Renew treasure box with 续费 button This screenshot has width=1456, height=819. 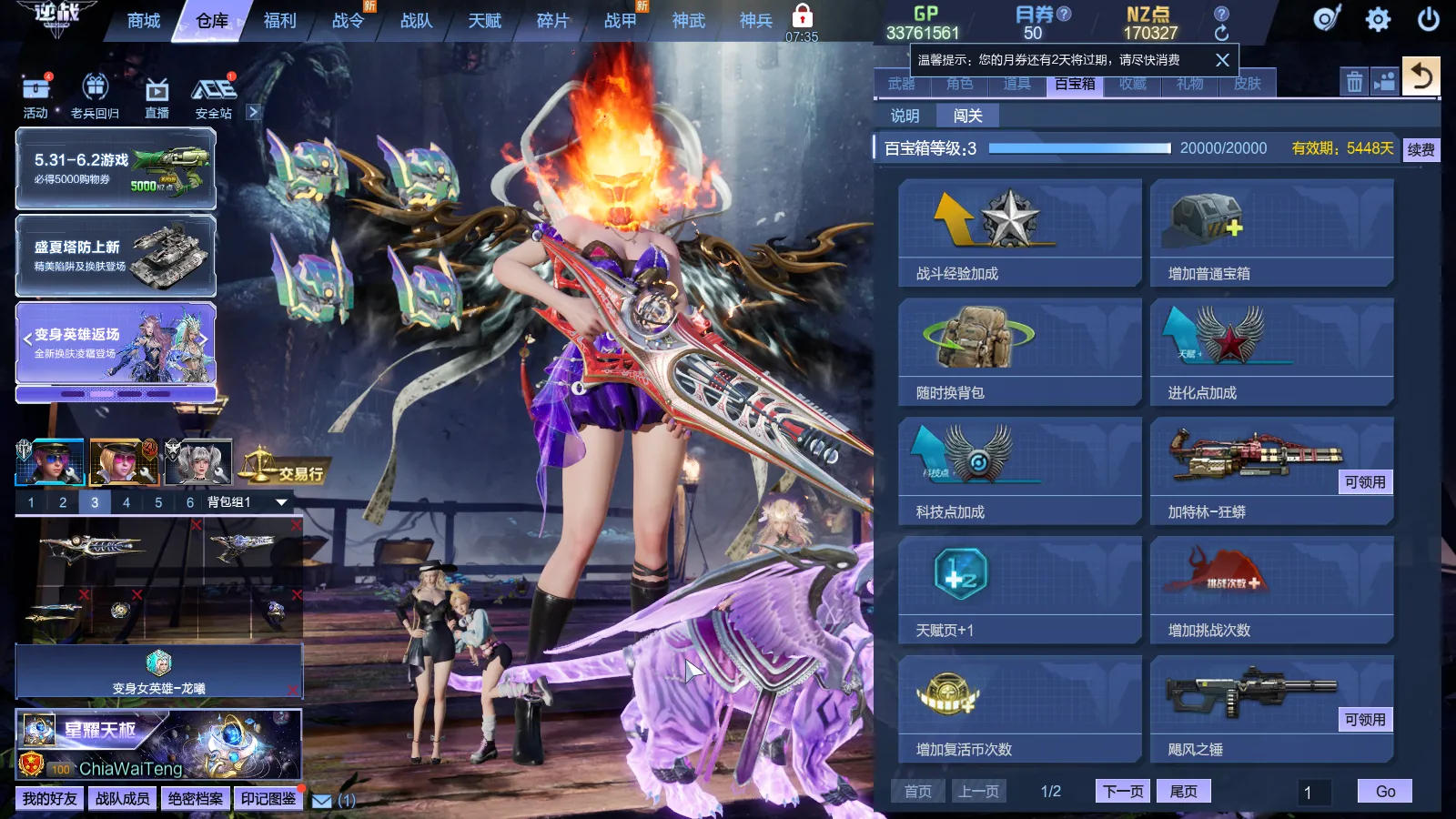(1421, 149)
